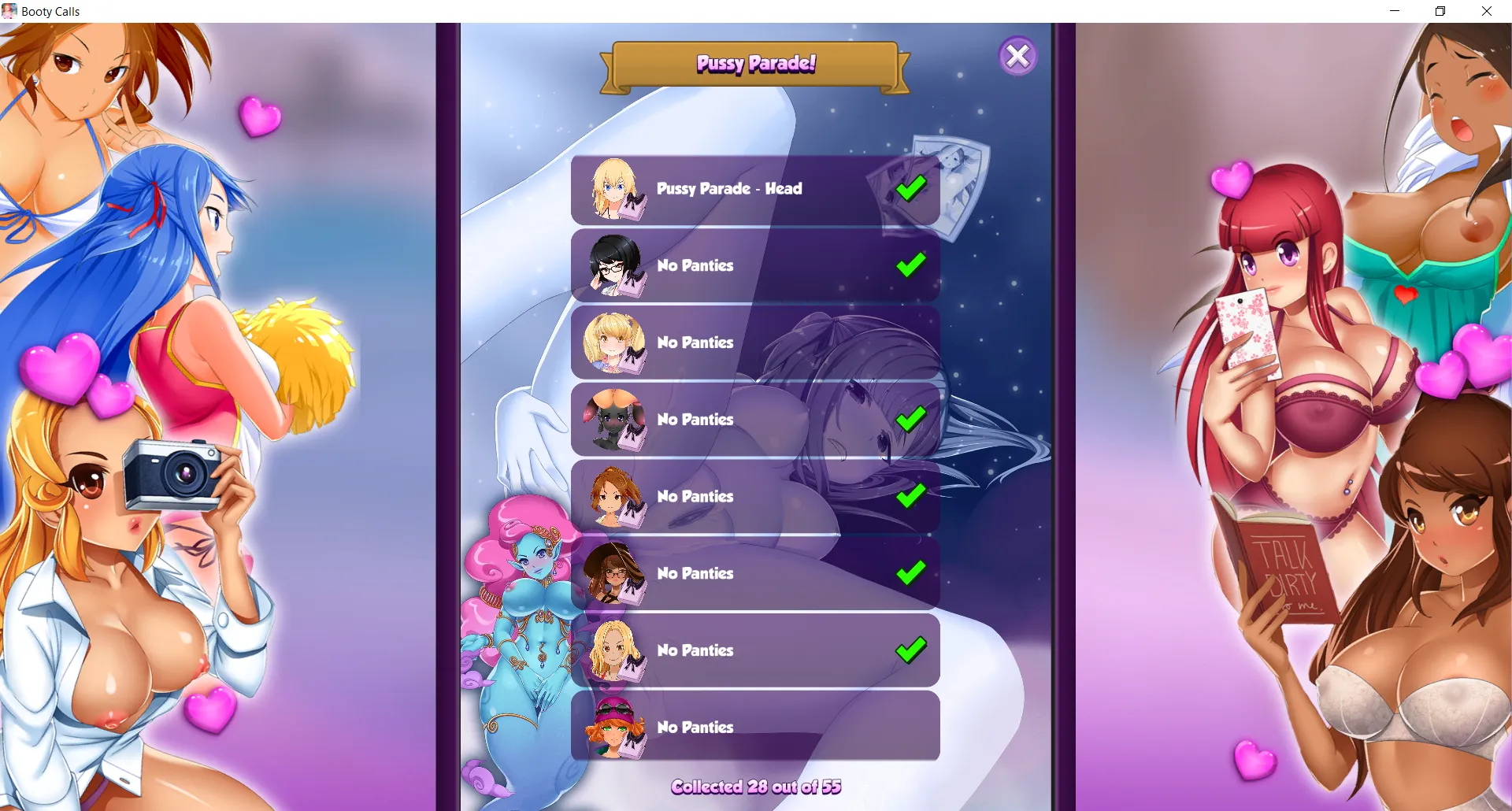
Task: Select the blonde girl's avatar on Pussy Parade - Head row
Action: tap(616, 189)
